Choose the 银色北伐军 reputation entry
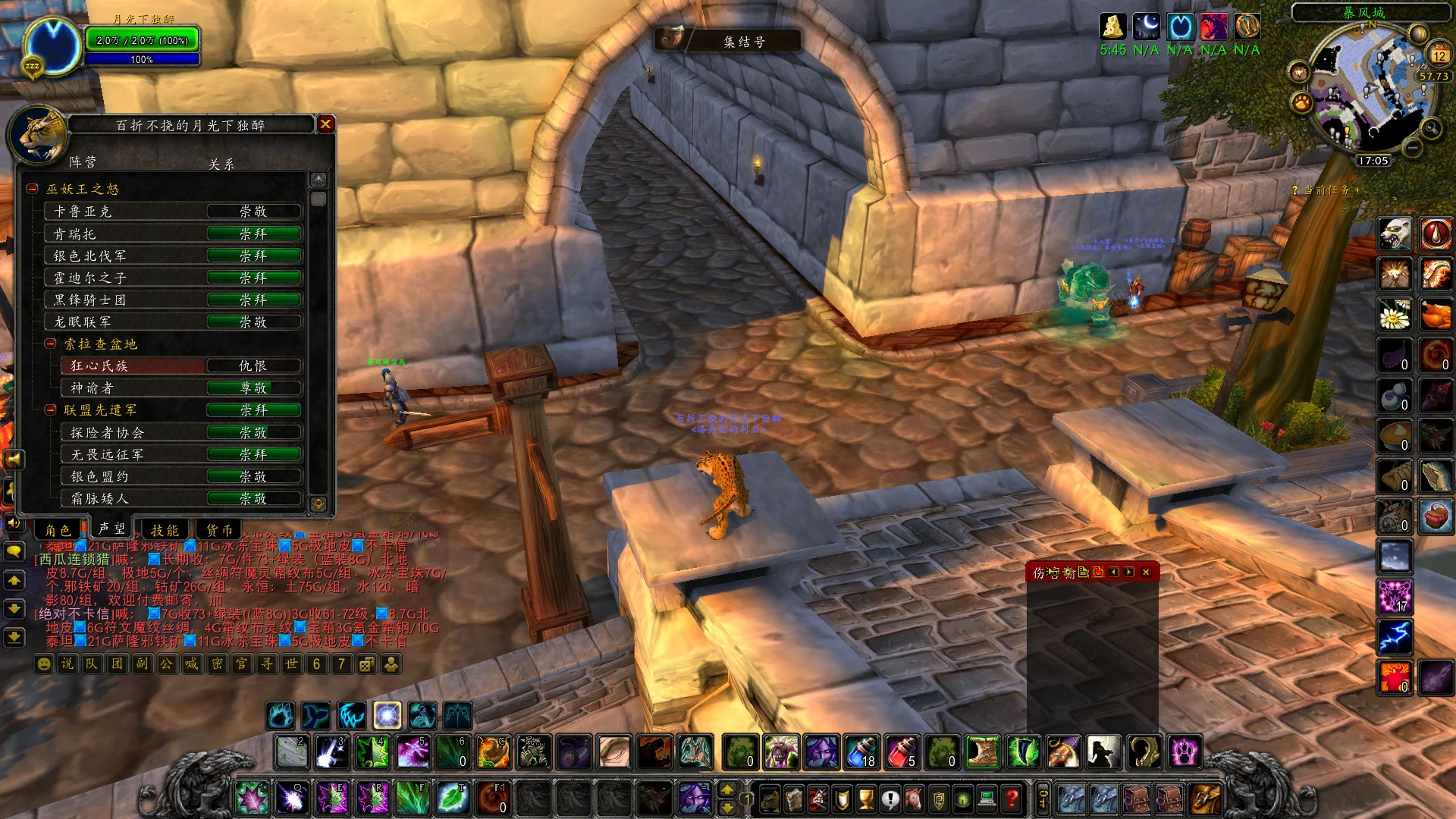The height and width of the screenshot is (819, 1456). click(174, 256)
